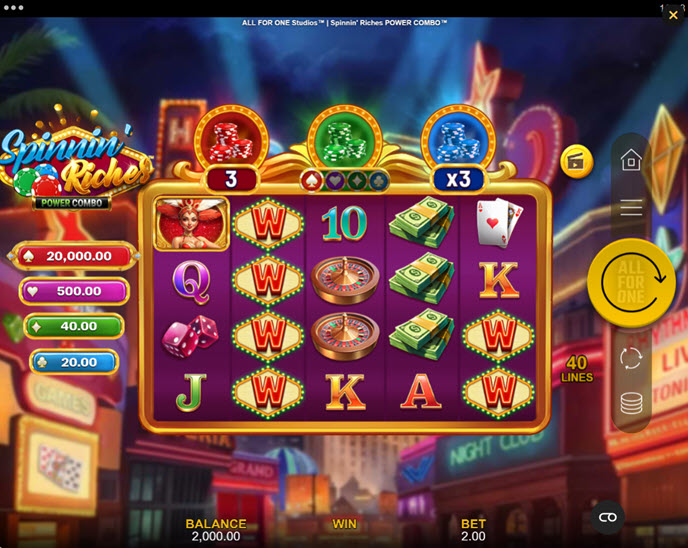Click the yellow clapperboard feature button
The width and height of the screenshot is (688, 548).
[x=576, y=161]
